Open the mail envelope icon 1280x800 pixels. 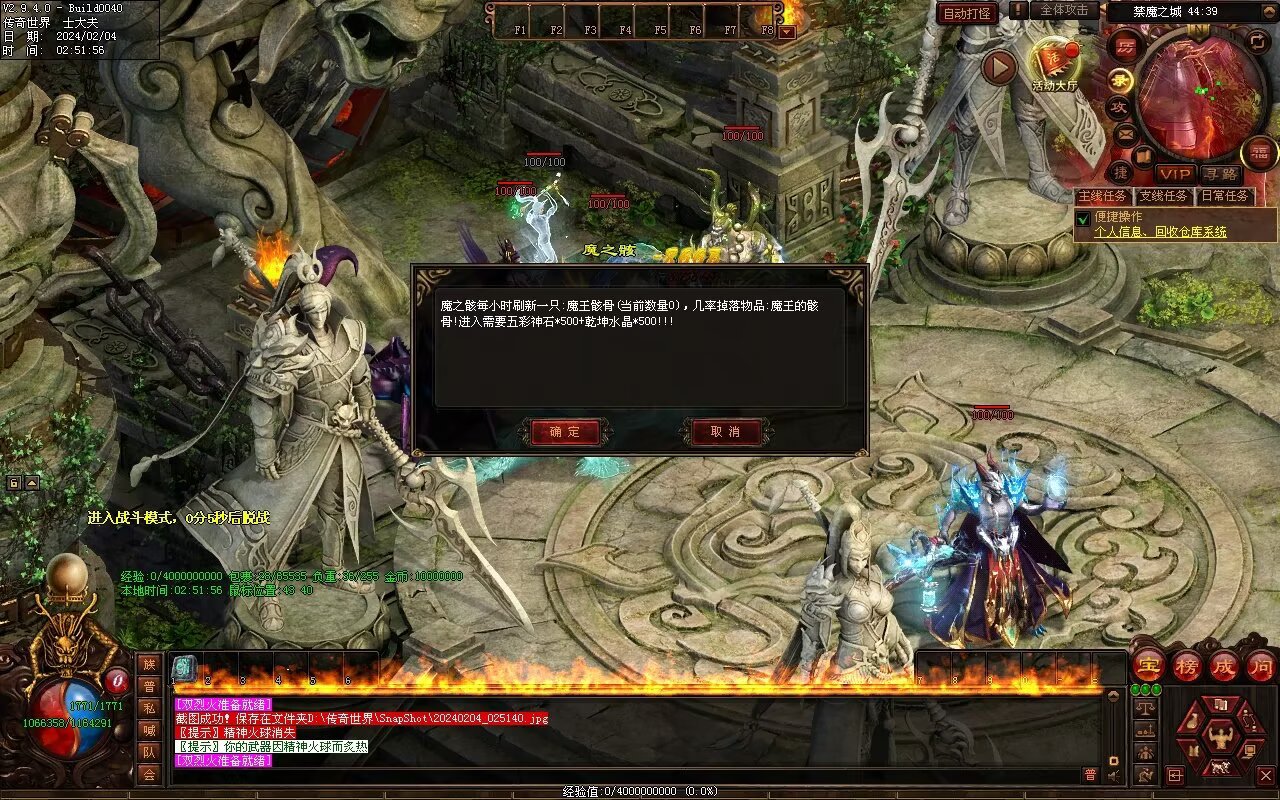[x=1125, y=133]
